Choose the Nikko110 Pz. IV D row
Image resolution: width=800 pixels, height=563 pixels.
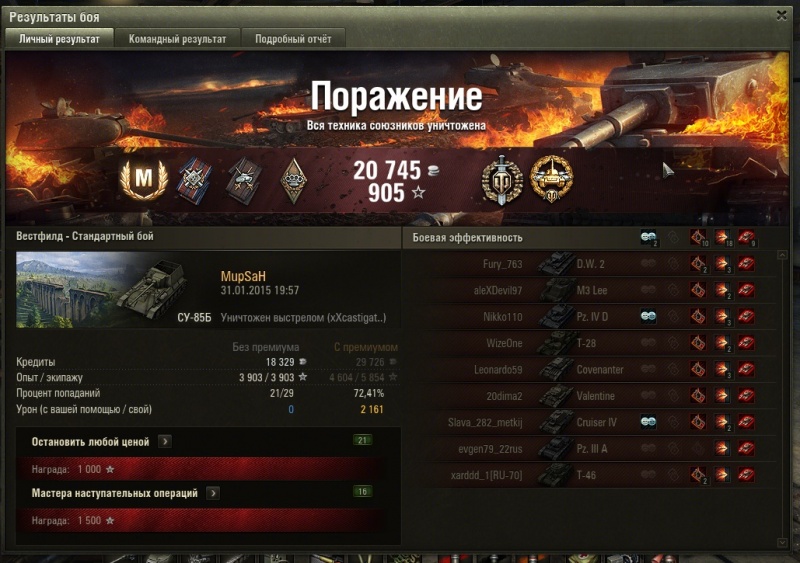click(x=588, y=317)
